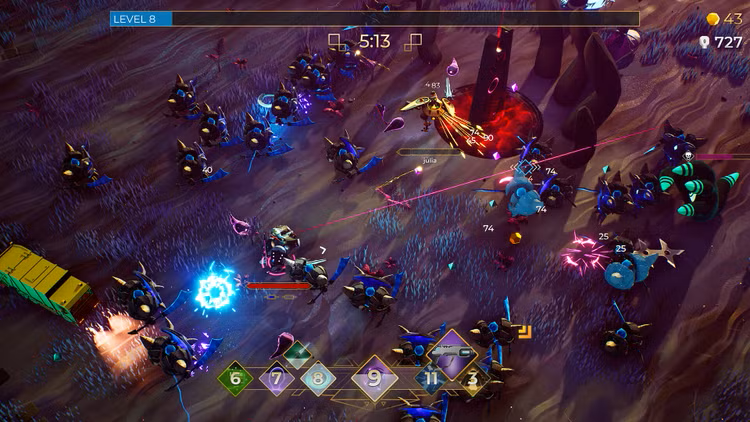The image size is (750, 422).
Task: Activate the purple ability diamond numbered 7
Action: coord(277,378)
